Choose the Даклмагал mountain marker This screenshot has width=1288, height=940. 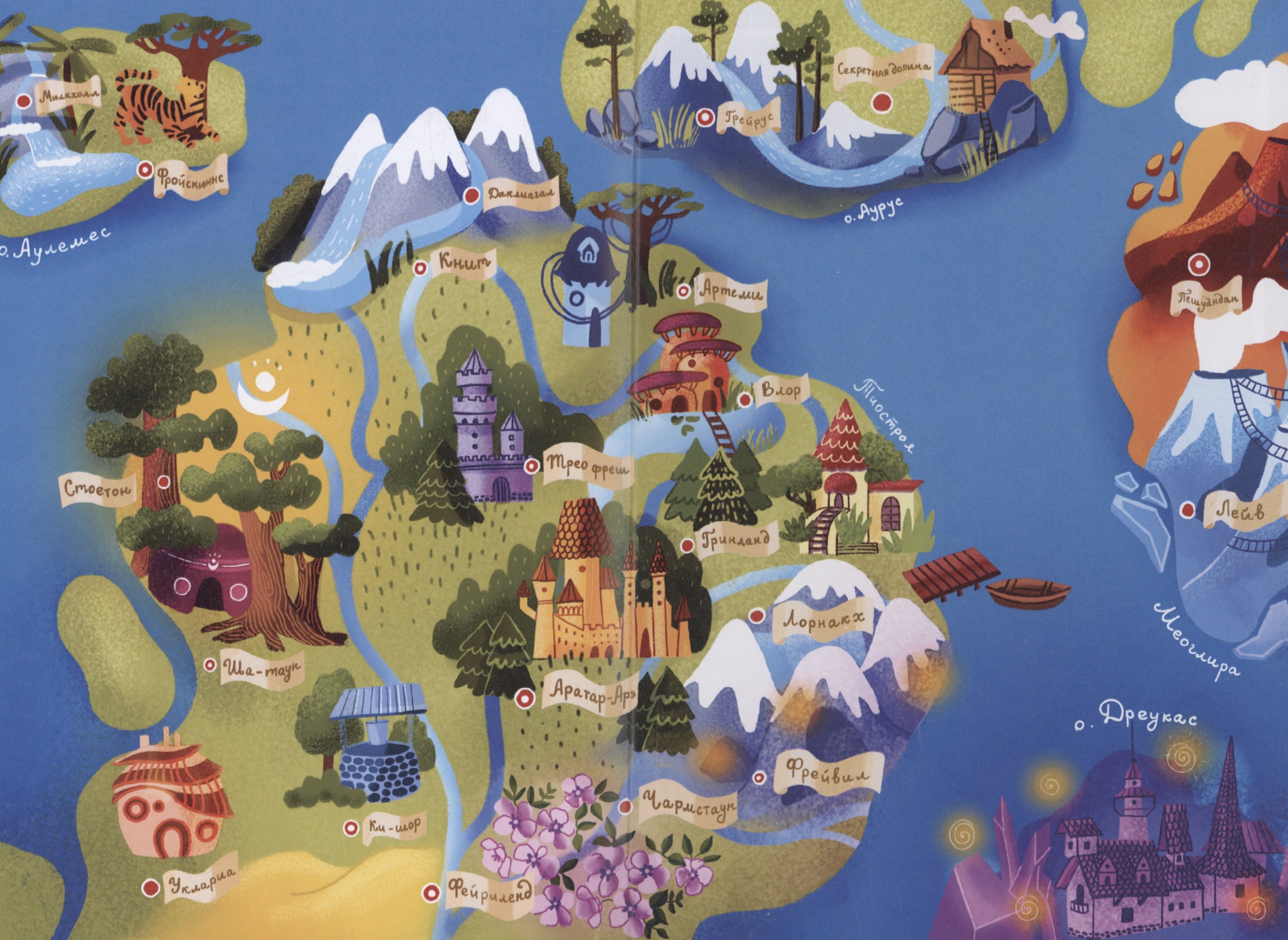coord(472,195)
